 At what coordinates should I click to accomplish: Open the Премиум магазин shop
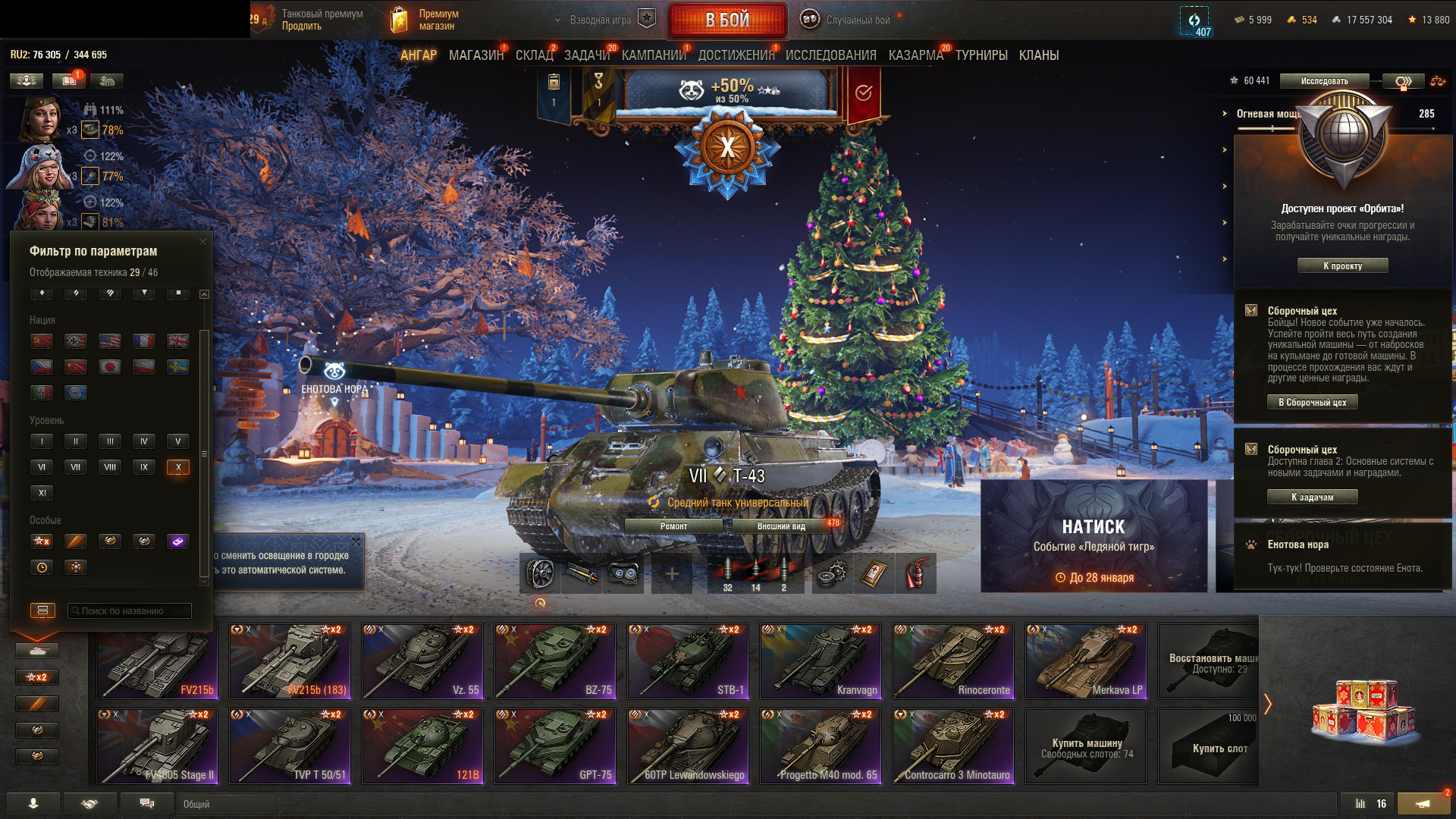[425, 20]
